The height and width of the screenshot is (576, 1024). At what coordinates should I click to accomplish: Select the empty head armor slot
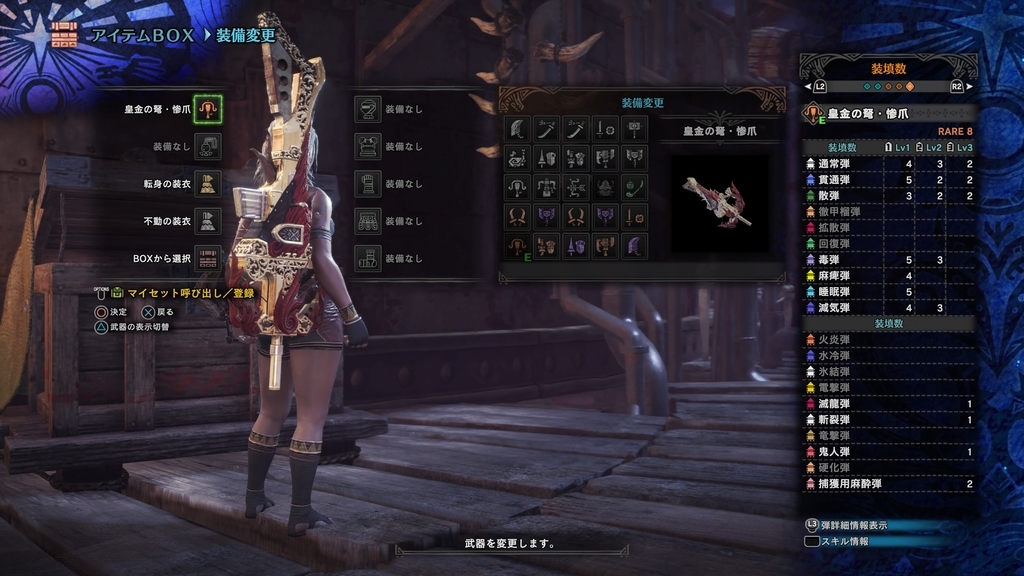click(x=369, y=109)
